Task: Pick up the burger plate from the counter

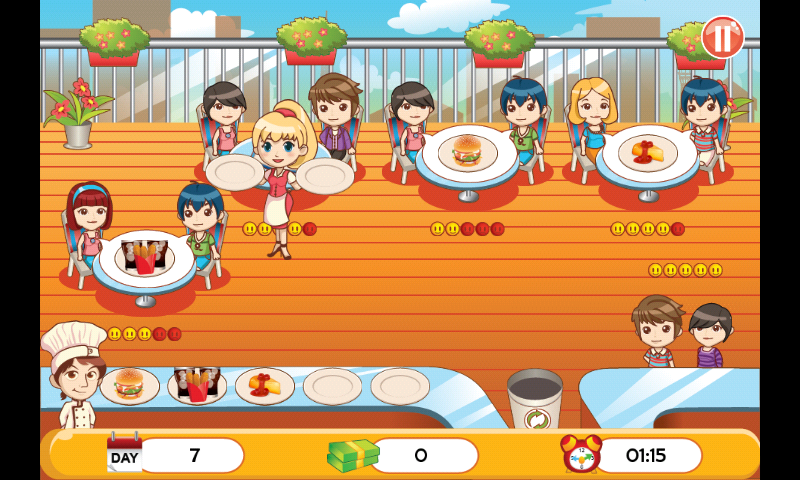Action: 130,385
